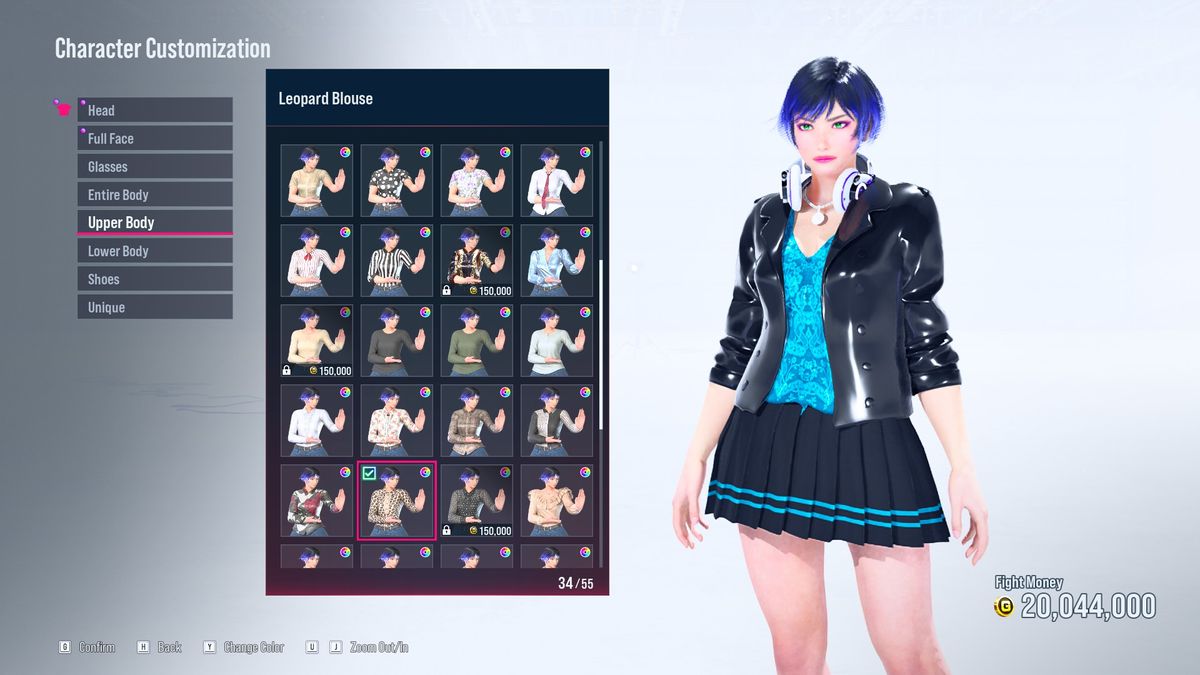The height and width of the screenshot is (675, 1200).
Task: Select the black and white striped shirt
Action: click(397, 260)
